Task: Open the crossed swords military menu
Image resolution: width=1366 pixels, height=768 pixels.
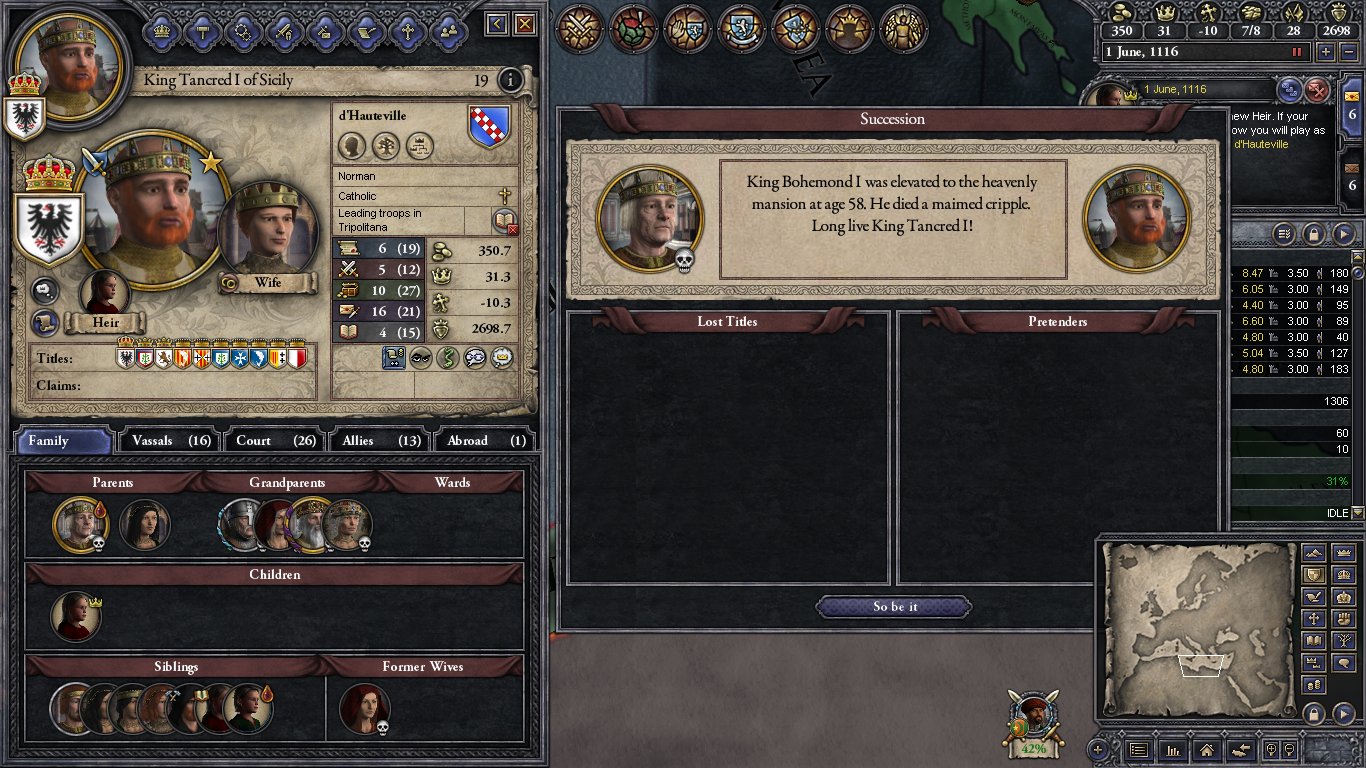Action: [x=576, y=28]
